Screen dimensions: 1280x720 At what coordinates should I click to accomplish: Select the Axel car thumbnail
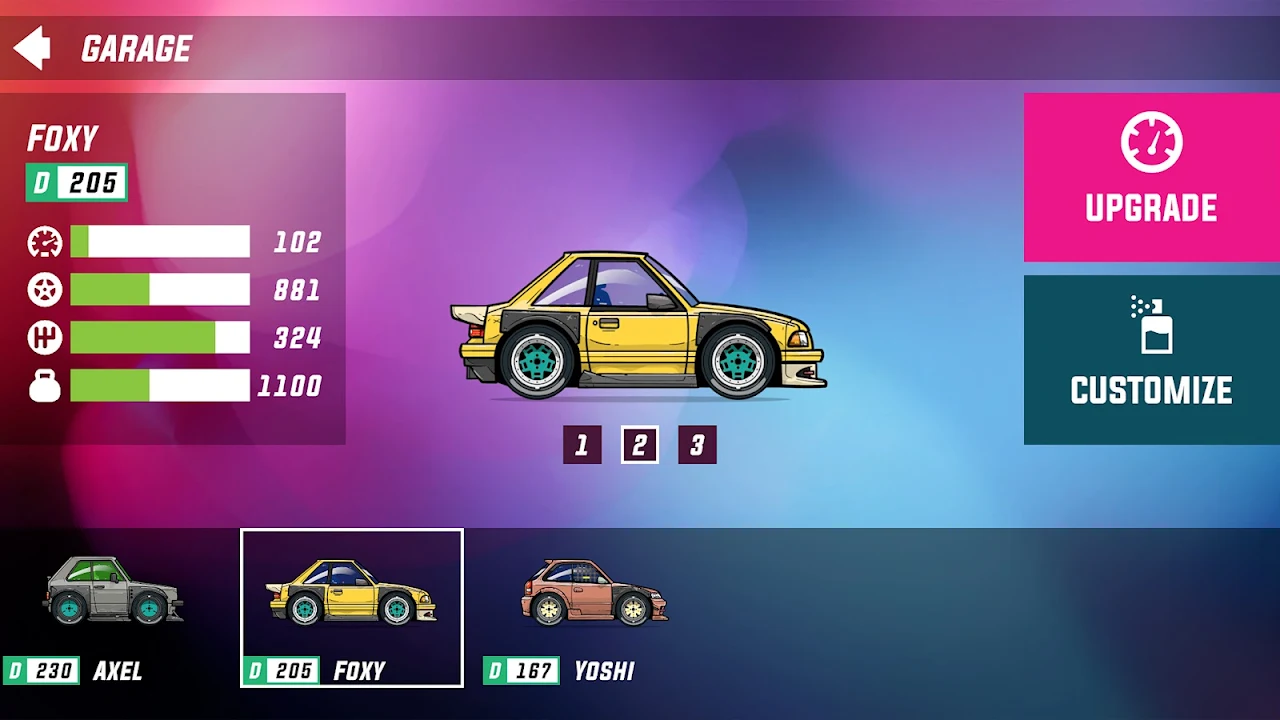click(114, 607)
